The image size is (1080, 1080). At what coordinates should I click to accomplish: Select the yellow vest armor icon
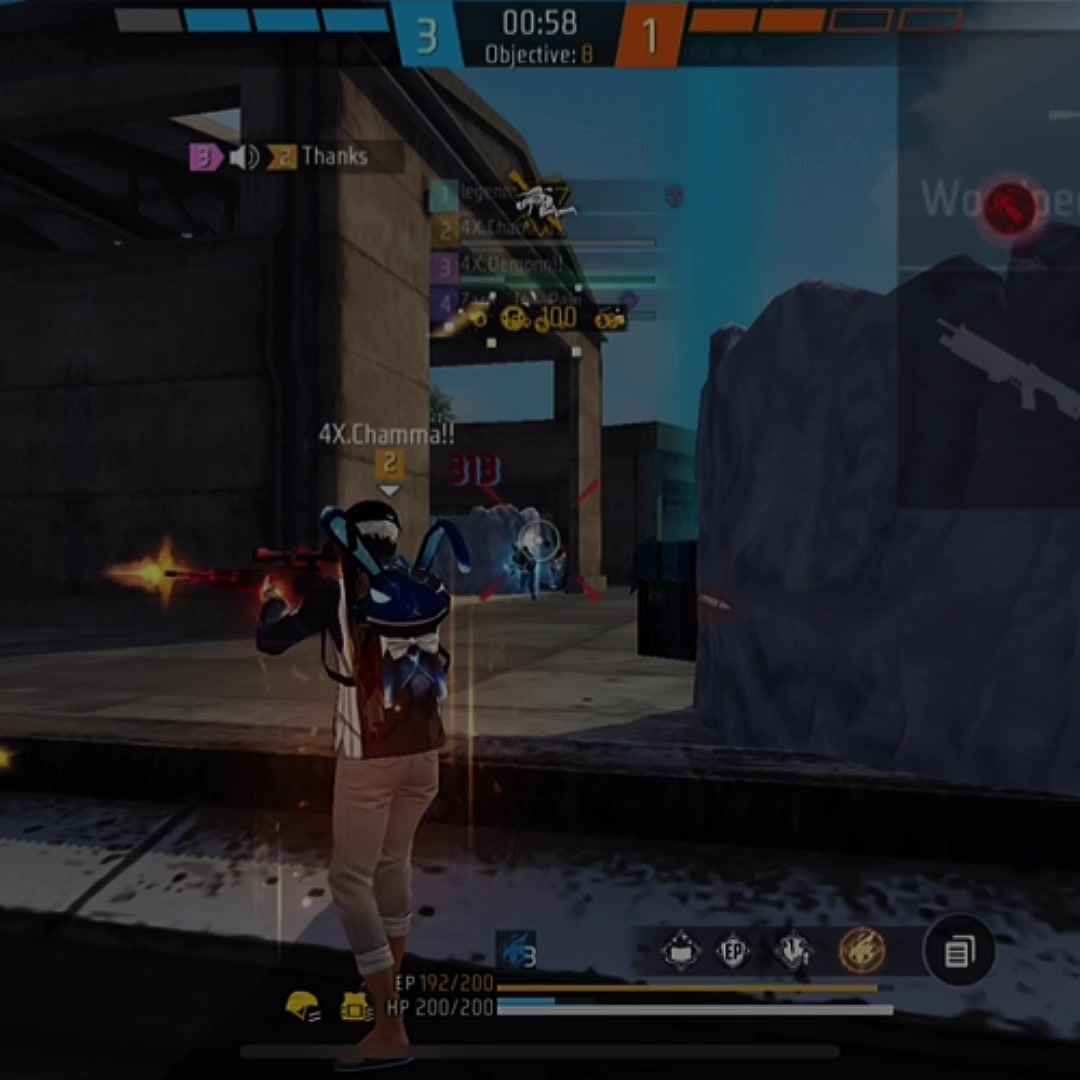pos(356,1007)
